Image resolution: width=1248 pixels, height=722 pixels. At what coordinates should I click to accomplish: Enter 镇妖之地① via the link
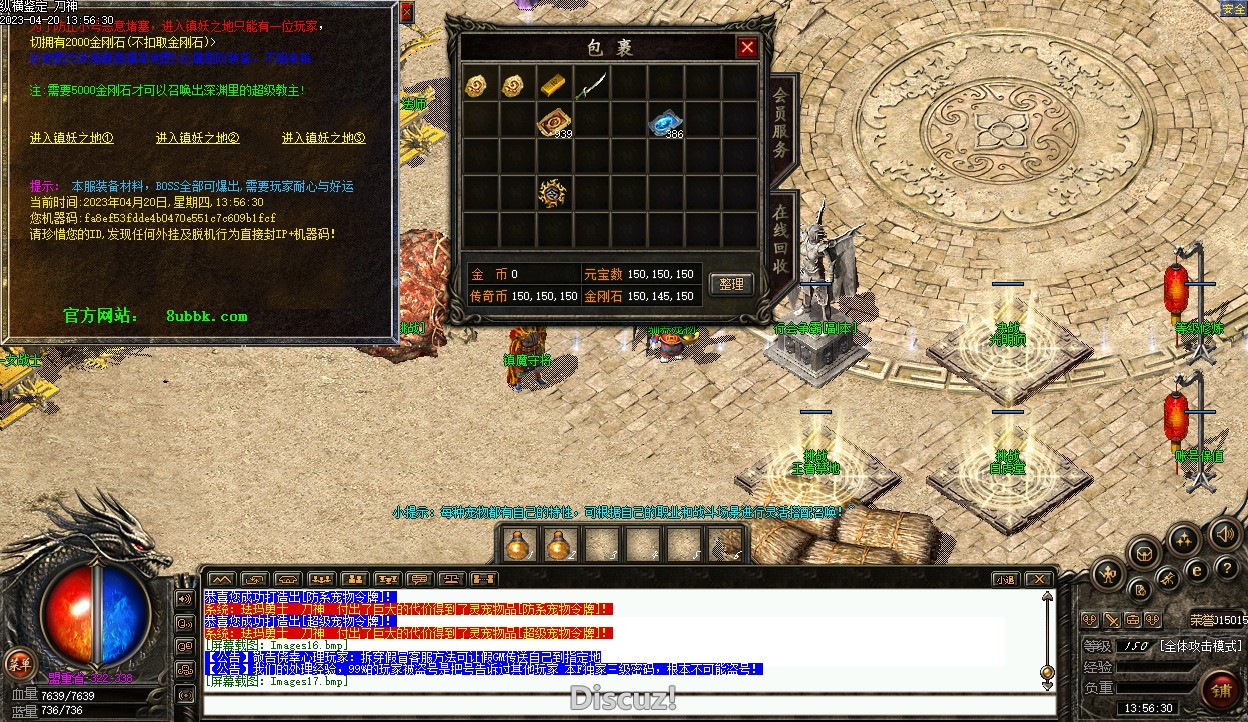pyautogui.click(x=71, y=138)
